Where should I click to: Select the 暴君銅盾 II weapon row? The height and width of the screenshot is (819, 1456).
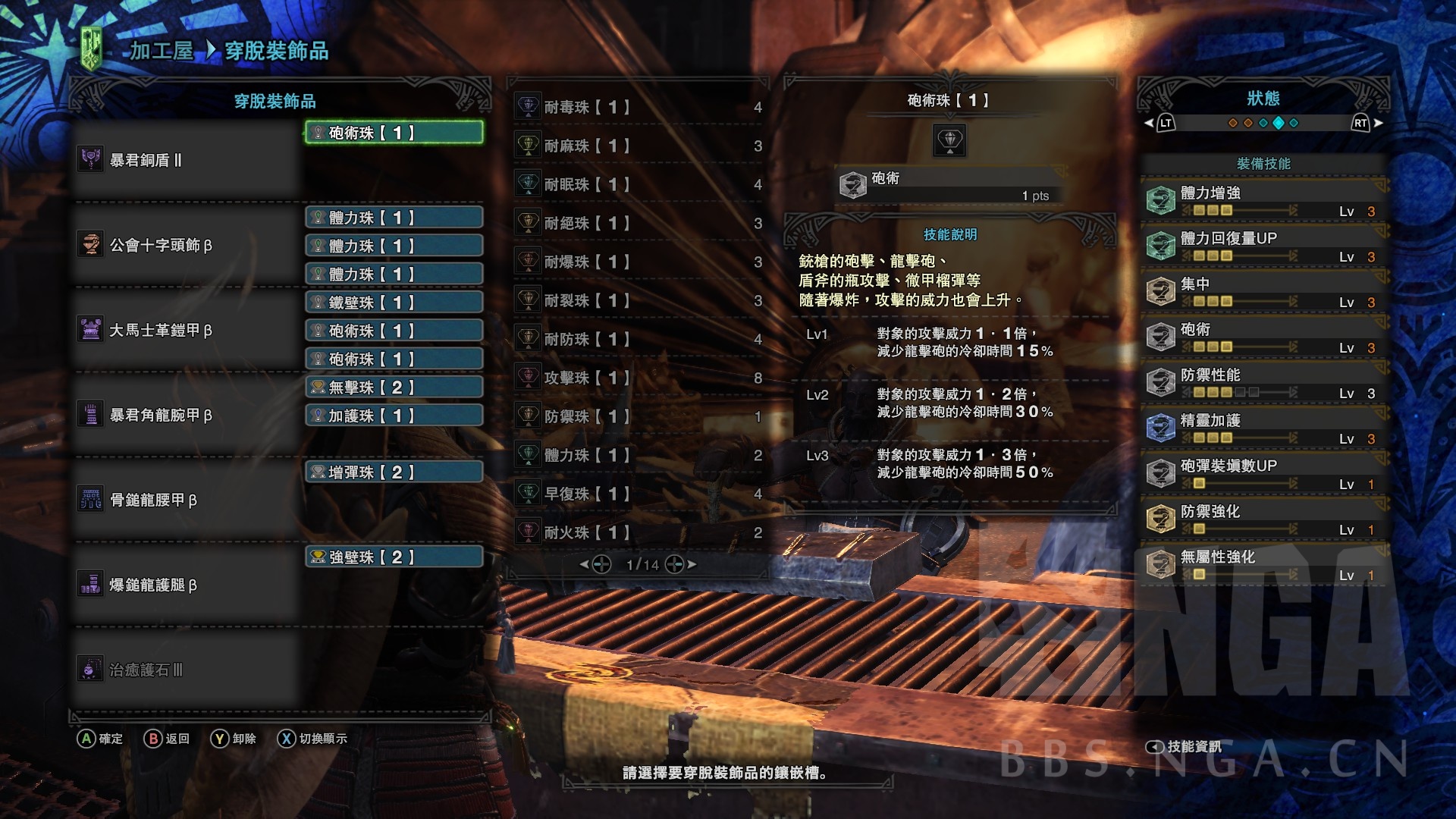(x=186, y=160)
